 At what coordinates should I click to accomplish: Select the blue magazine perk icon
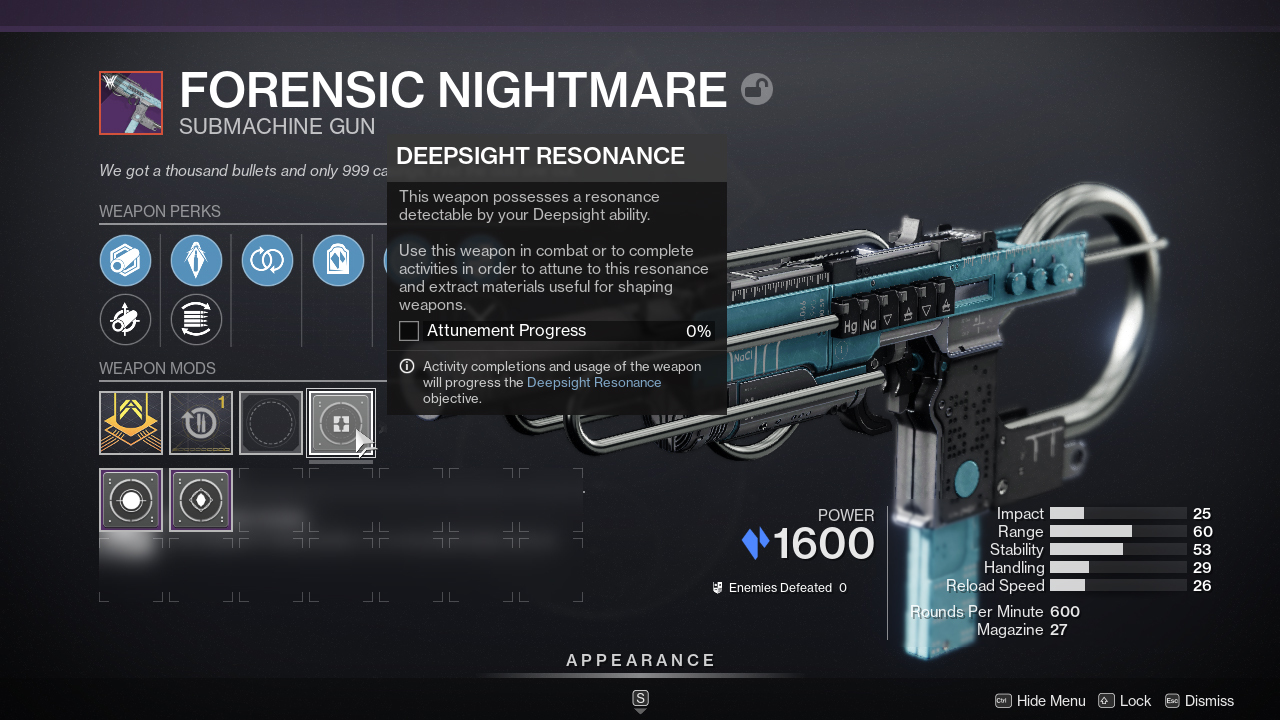[x=338, y=260]
